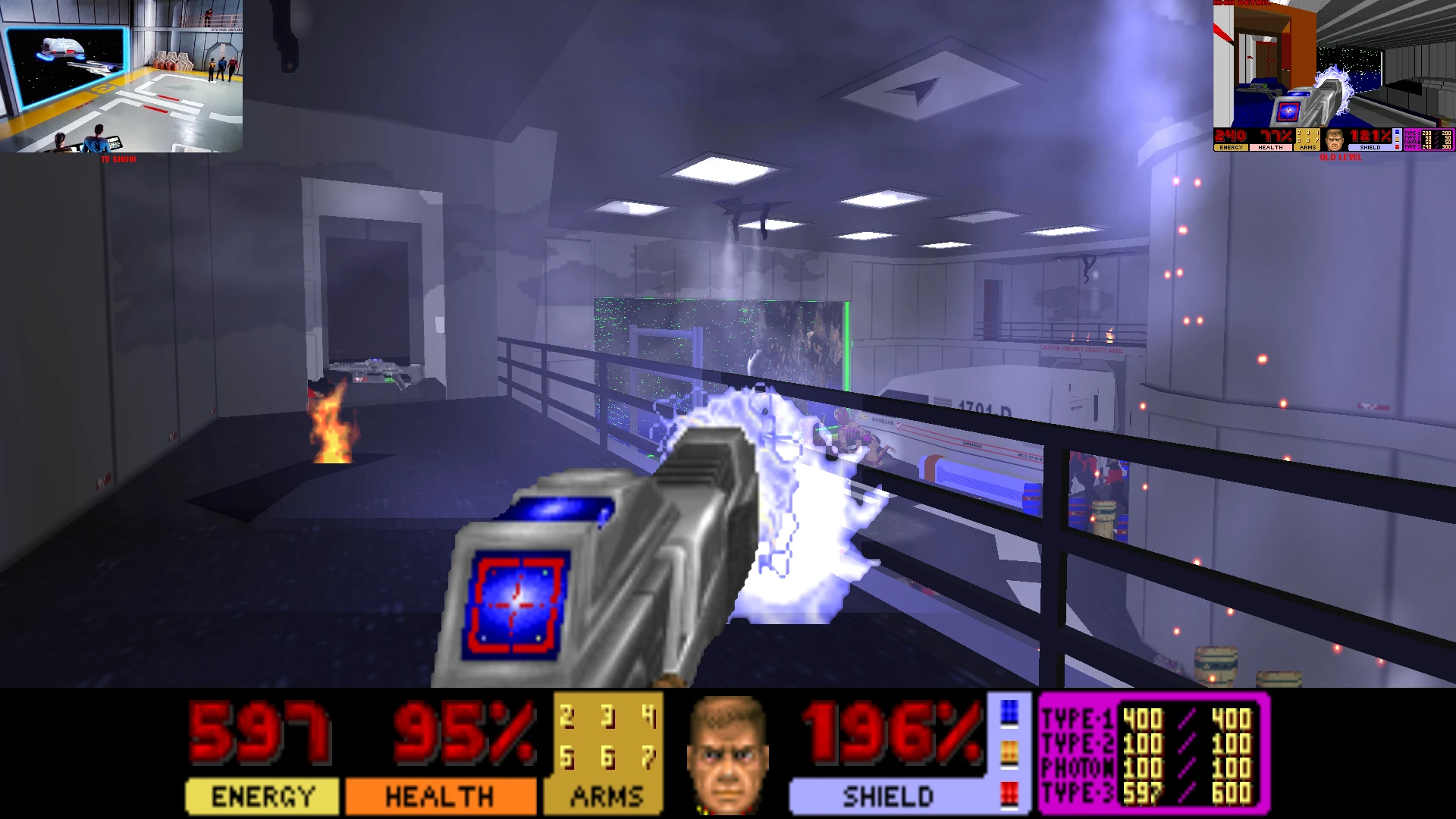
Task: Click the Doomguy face in the OLD LEVEL inset
Action: click(1335, 139)
